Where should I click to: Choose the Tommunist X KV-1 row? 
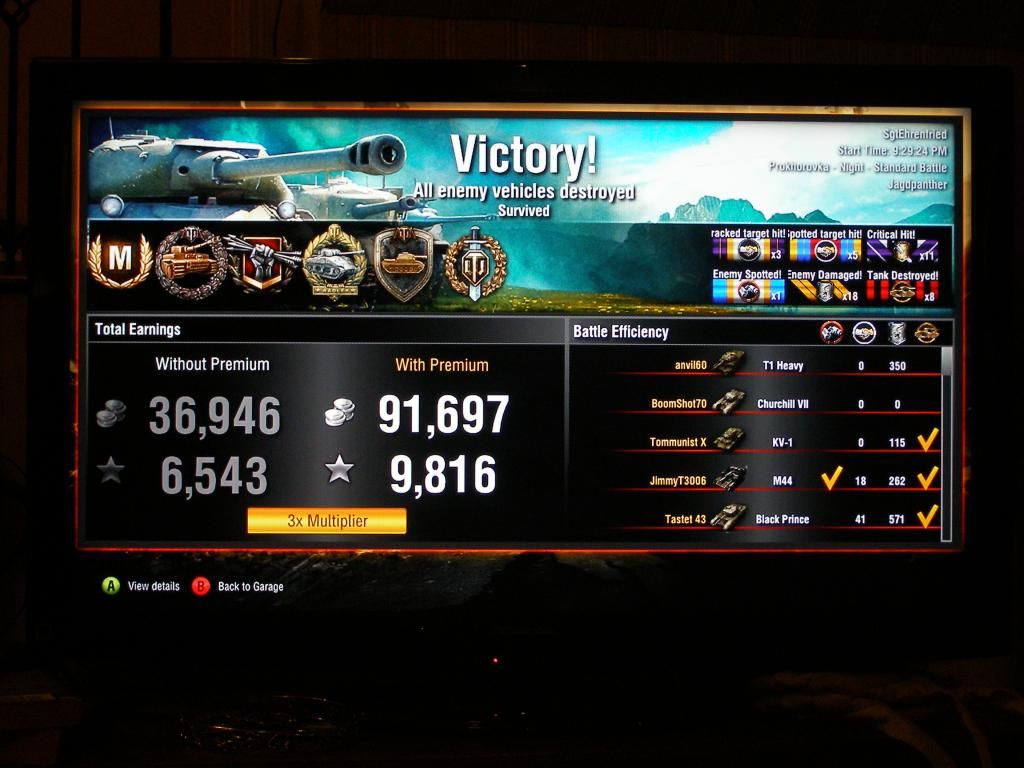coord(770,442)
